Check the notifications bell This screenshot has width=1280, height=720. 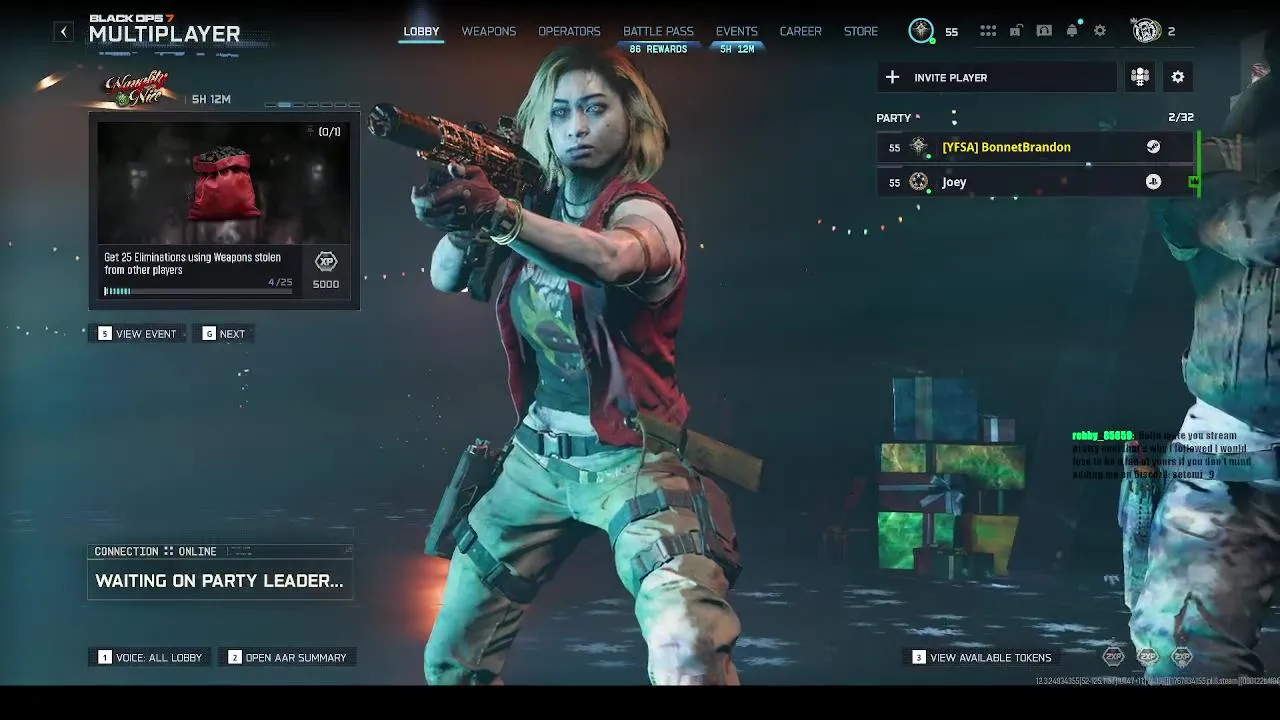tap(1072, 31)
